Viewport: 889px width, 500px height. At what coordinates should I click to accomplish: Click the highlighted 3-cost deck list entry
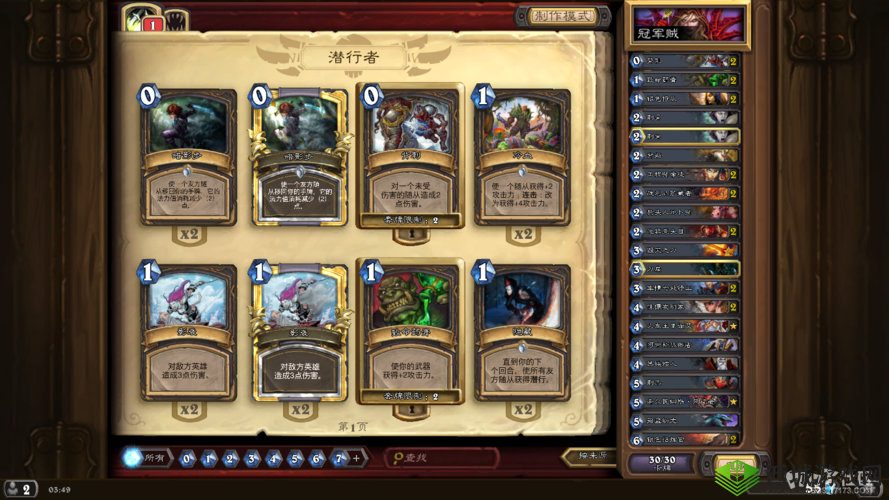point(685,269)
